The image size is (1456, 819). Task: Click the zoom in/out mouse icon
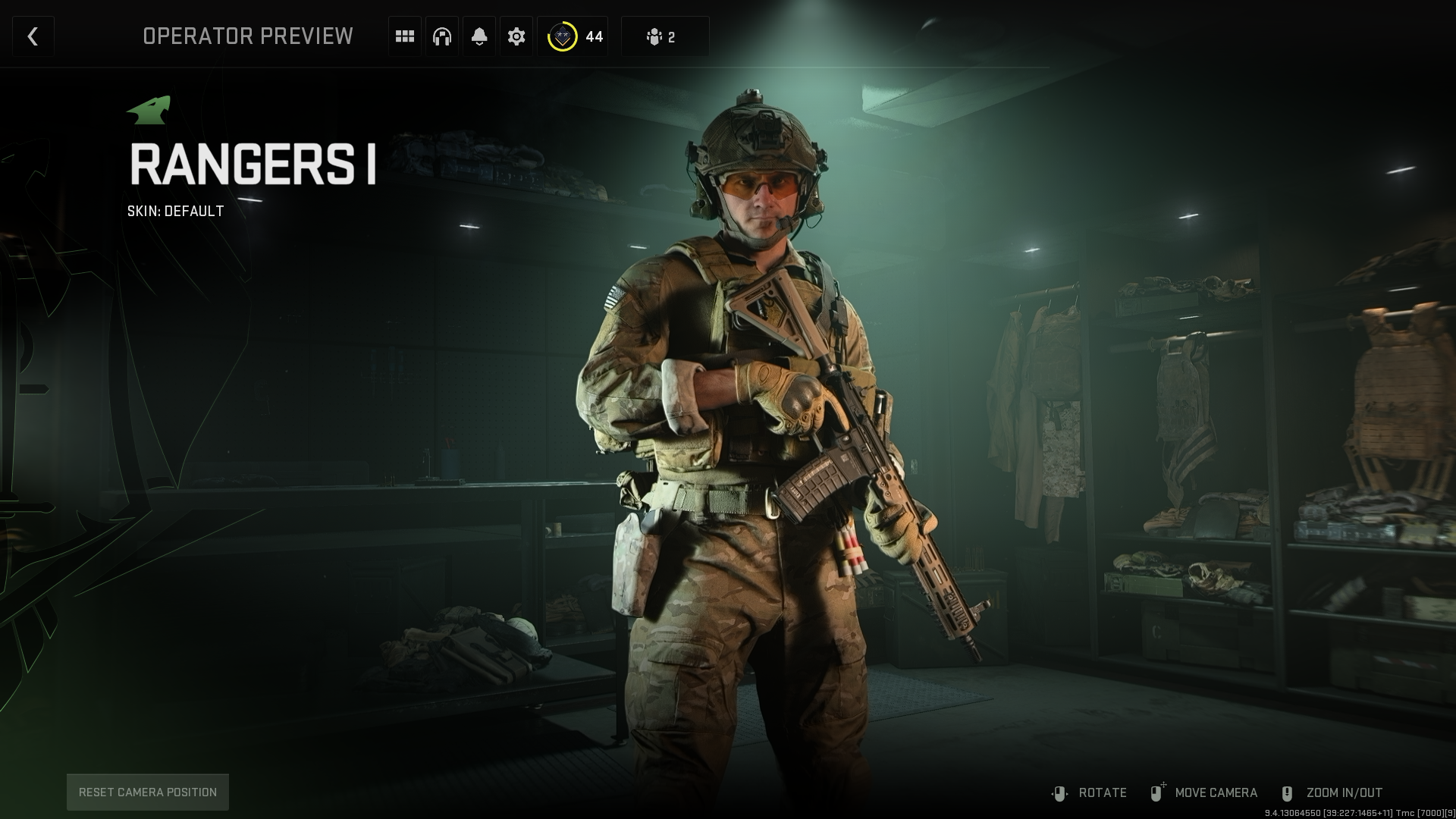point(1285,792)
